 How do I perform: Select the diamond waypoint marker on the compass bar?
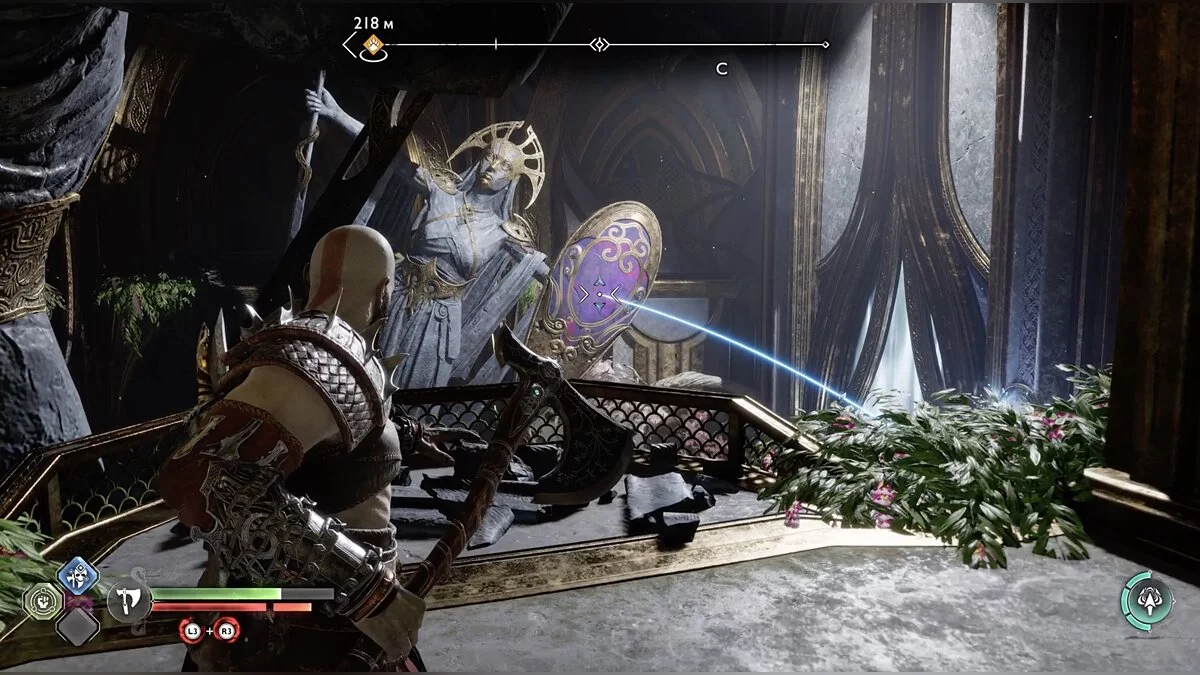[598, 44]
